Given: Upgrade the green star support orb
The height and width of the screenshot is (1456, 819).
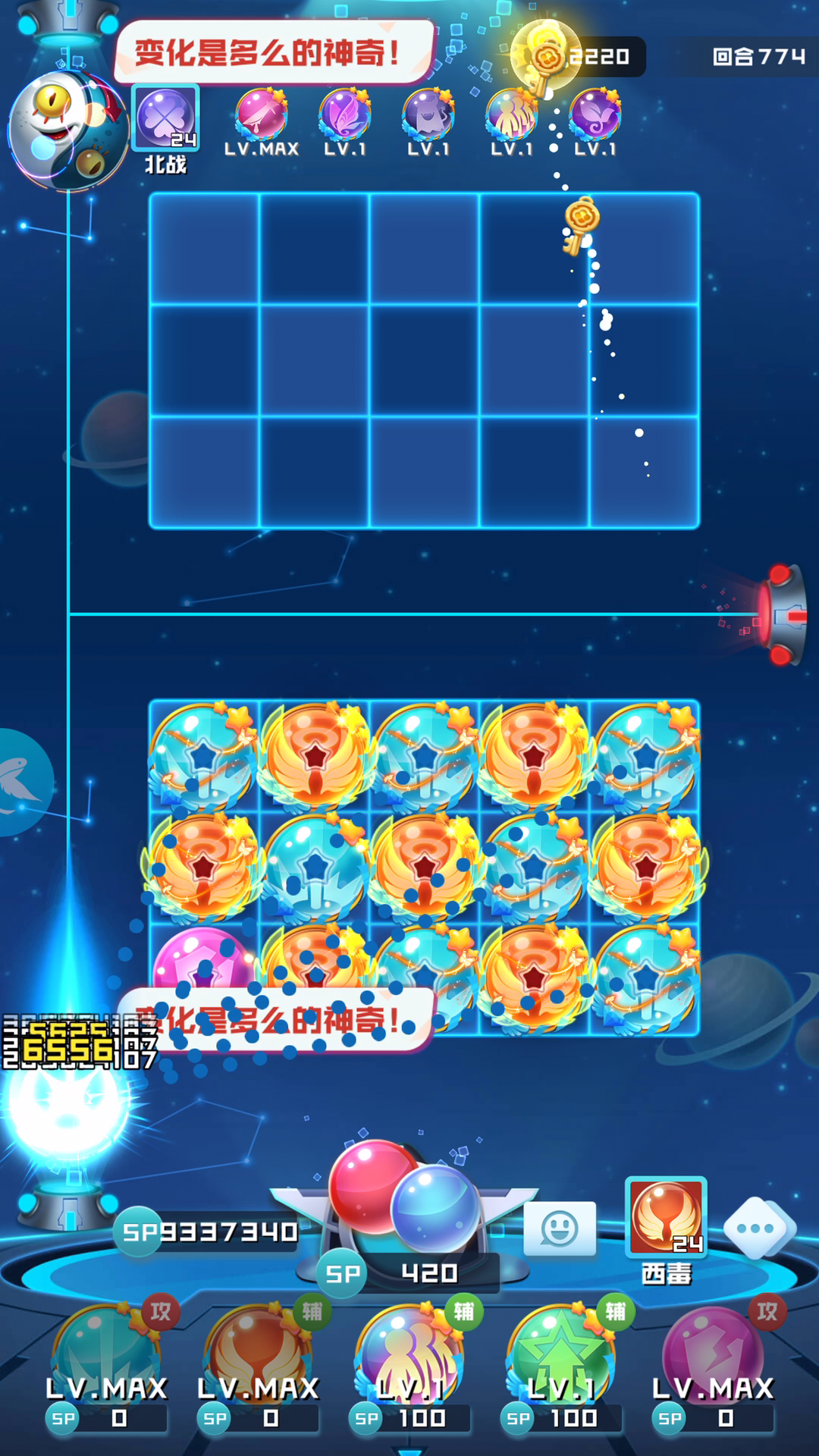Looking at the screenshot, I should click(x=561, y=1357).
